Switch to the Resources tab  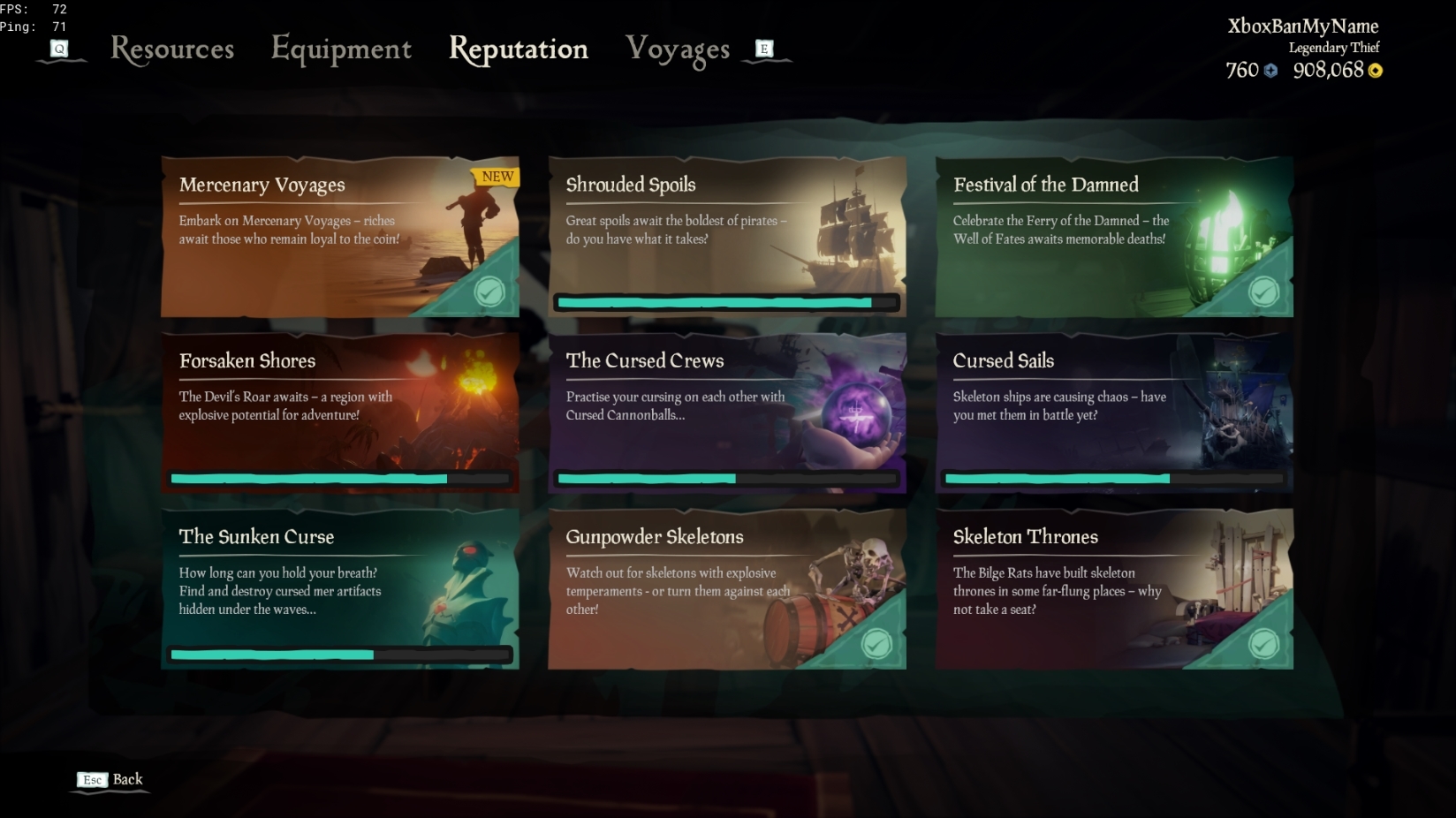171,49
